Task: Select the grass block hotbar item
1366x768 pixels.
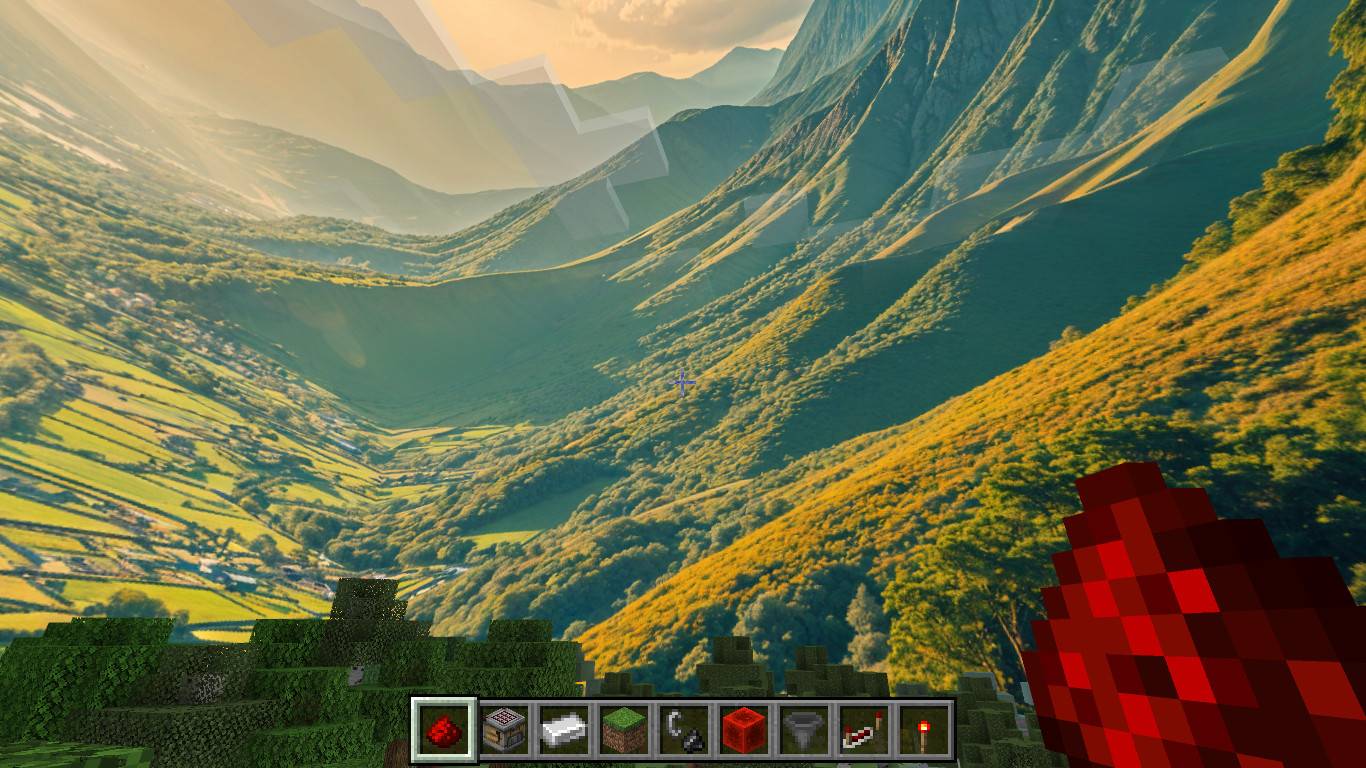Action: (623, 730)
